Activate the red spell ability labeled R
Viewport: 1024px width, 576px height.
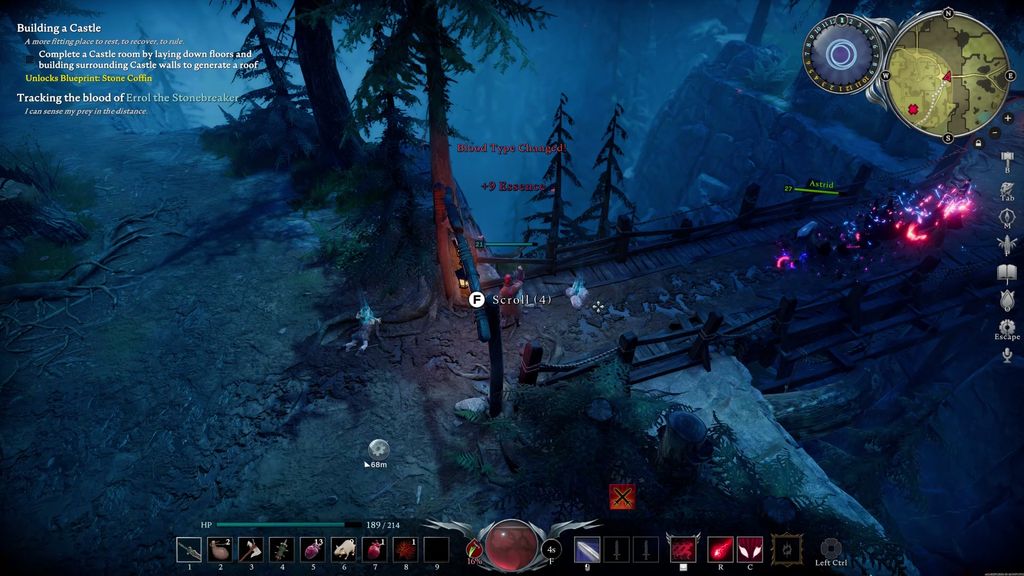click(720, 549)
